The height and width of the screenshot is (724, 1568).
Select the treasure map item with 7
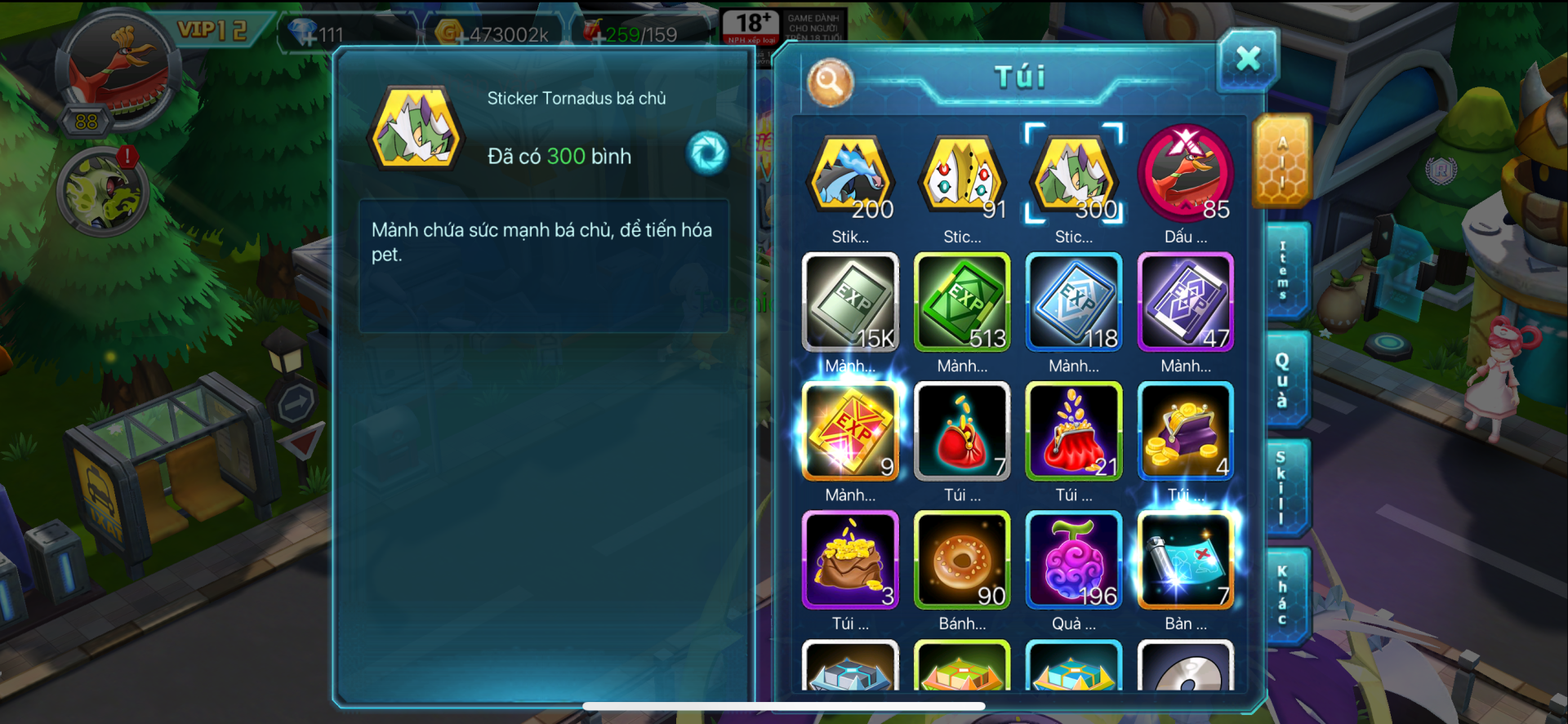[1186, 560]
